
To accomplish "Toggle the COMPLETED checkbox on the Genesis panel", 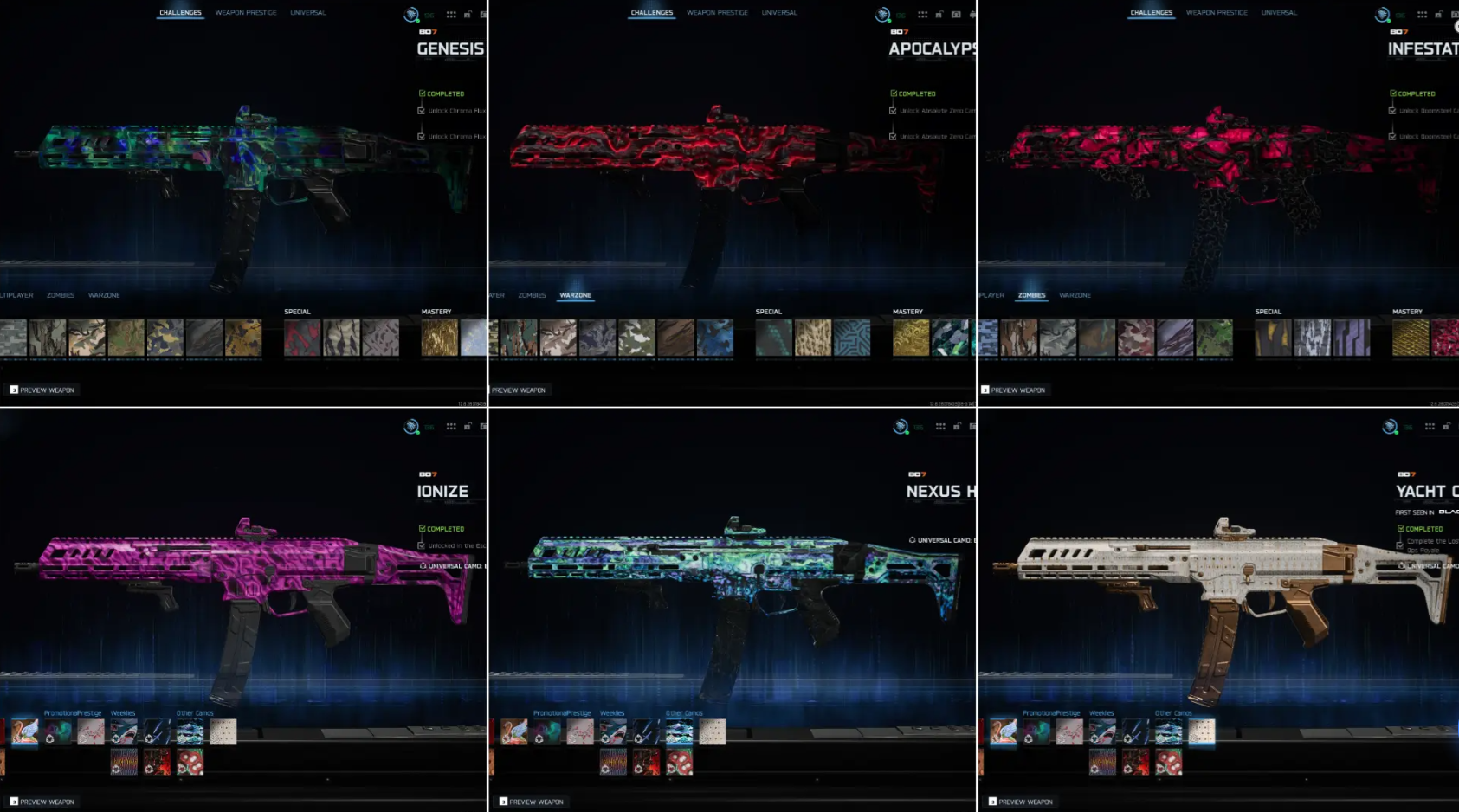I will (x=422, y=93).
